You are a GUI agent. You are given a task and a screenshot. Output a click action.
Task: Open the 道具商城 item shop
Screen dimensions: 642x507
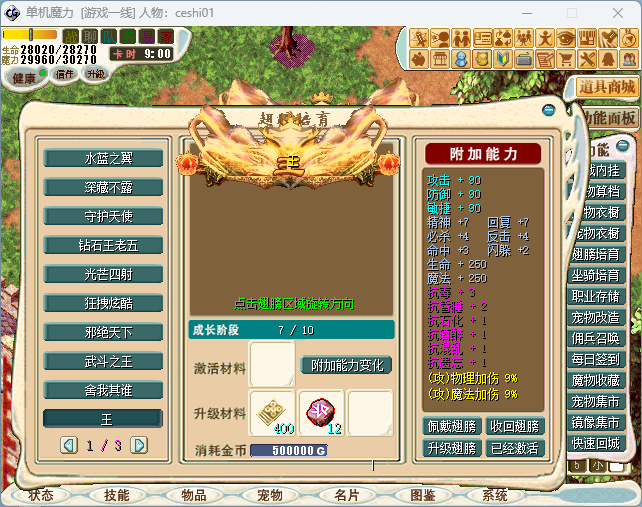607,87
